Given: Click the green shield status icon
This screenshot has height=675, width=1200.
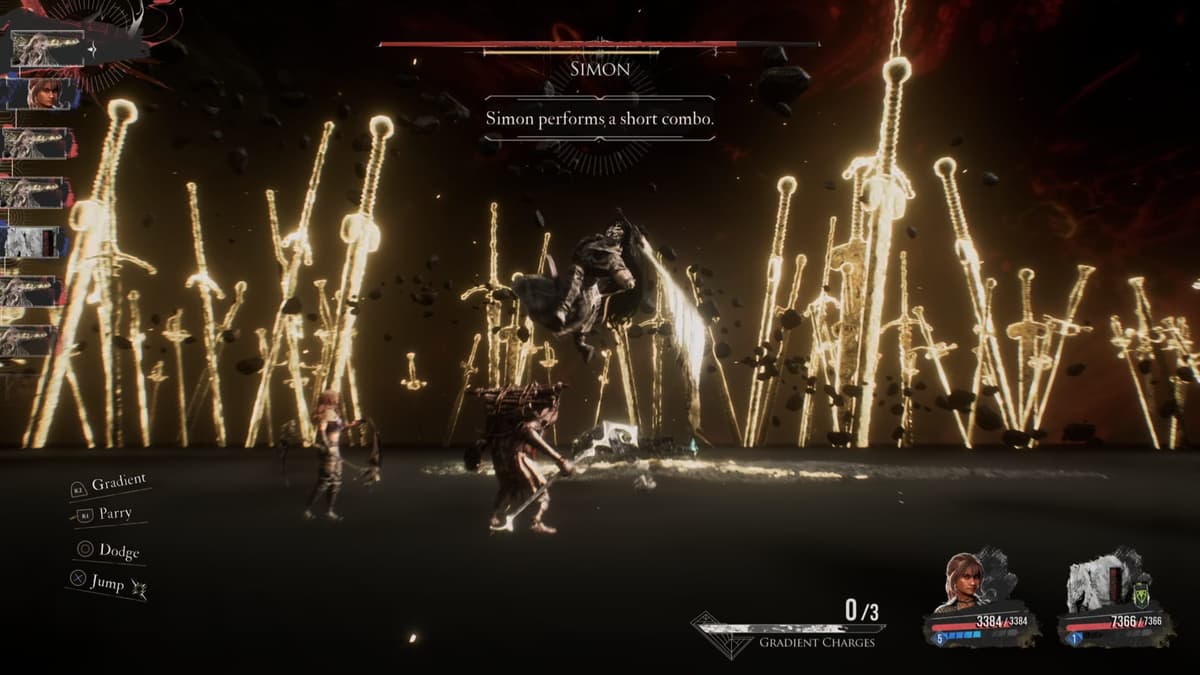Looking at the screenshot, I should pos(1141,597).
